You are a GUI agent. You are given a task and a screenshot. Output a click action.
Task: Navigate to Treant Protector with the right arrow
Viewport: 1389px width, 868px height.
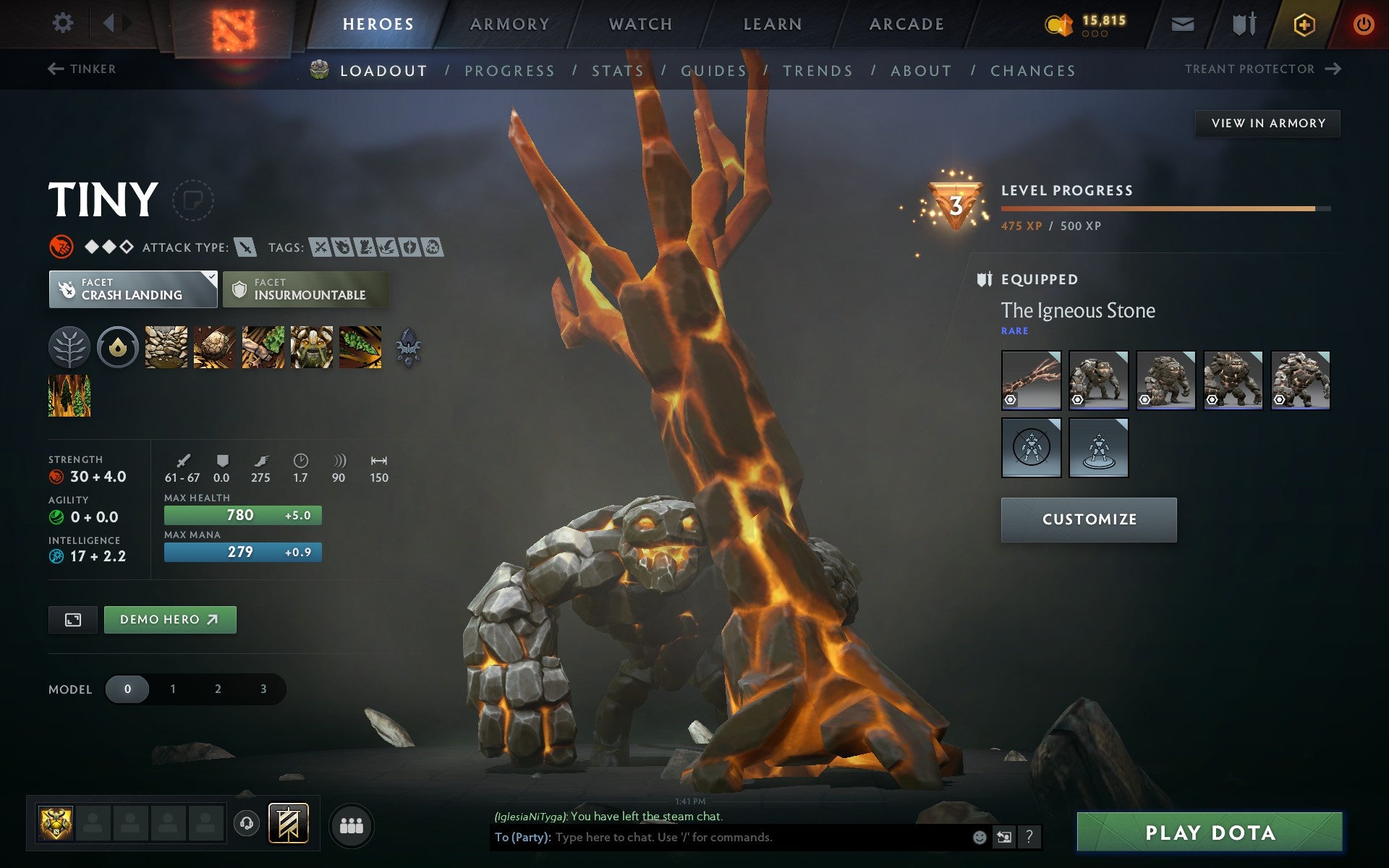tap(1333, 69)
